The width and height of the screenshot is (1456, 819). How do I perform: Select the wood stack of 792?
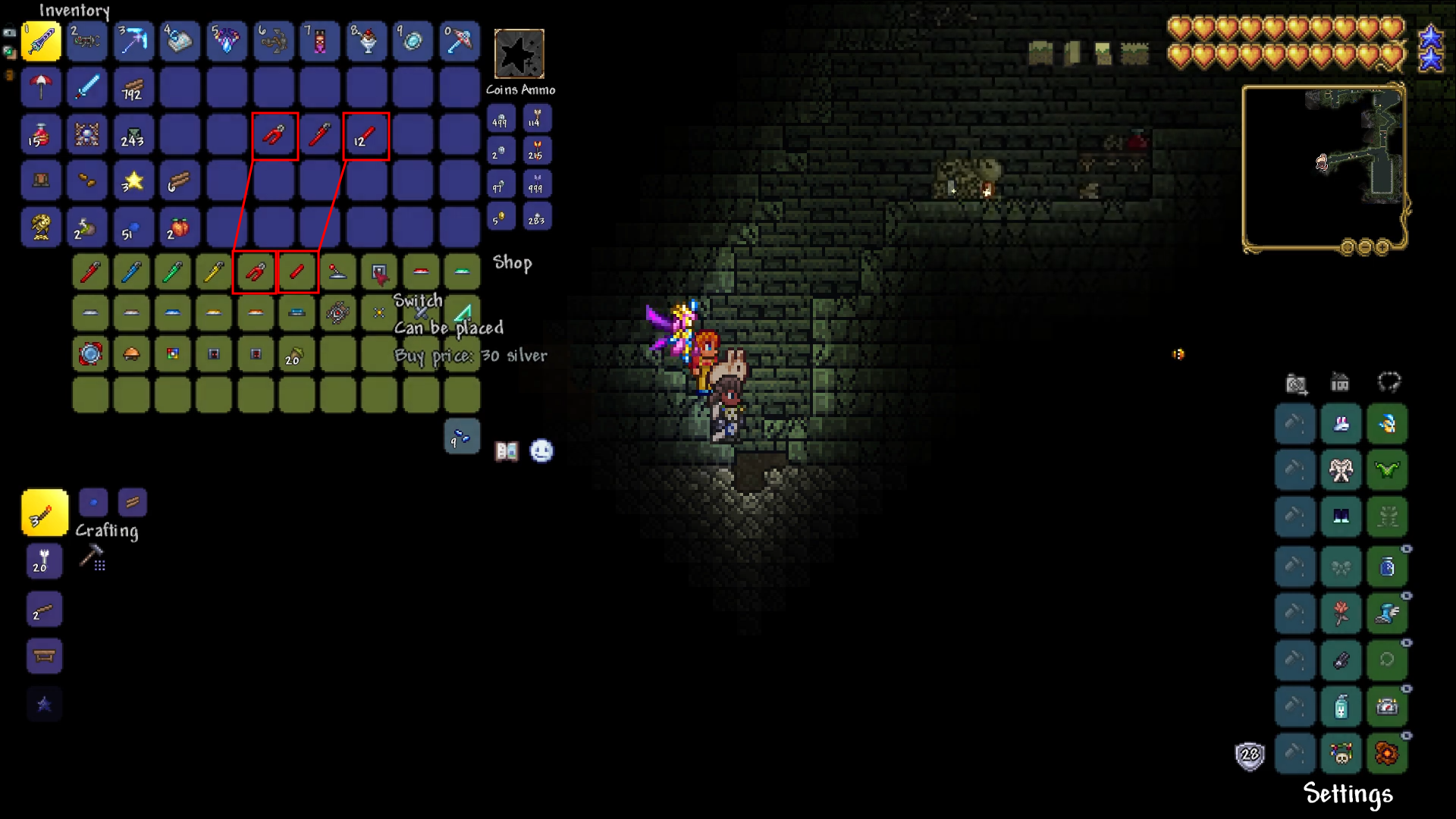[133, 88]
